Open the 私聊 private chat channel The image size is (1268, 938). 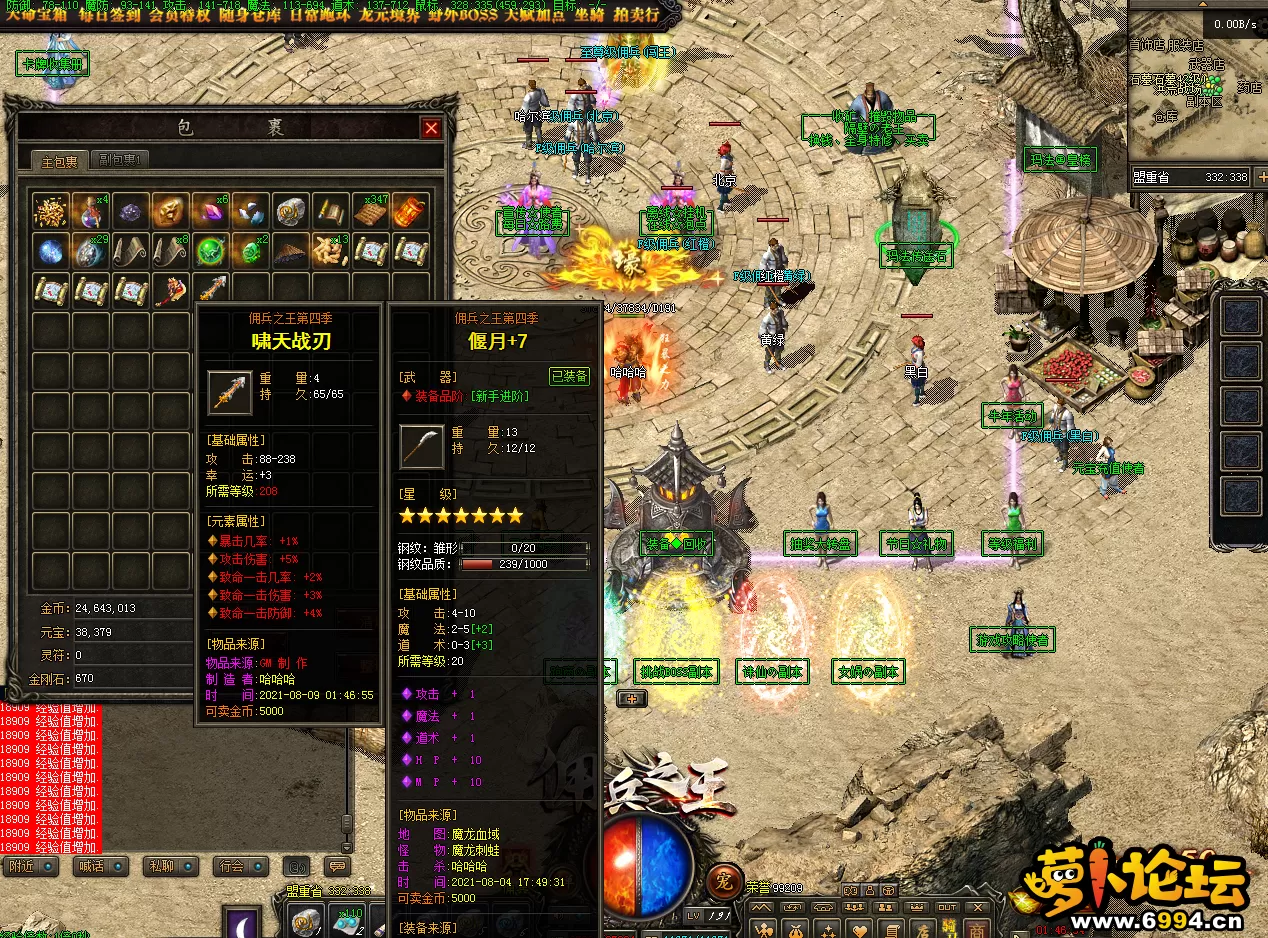coord(171,866)
